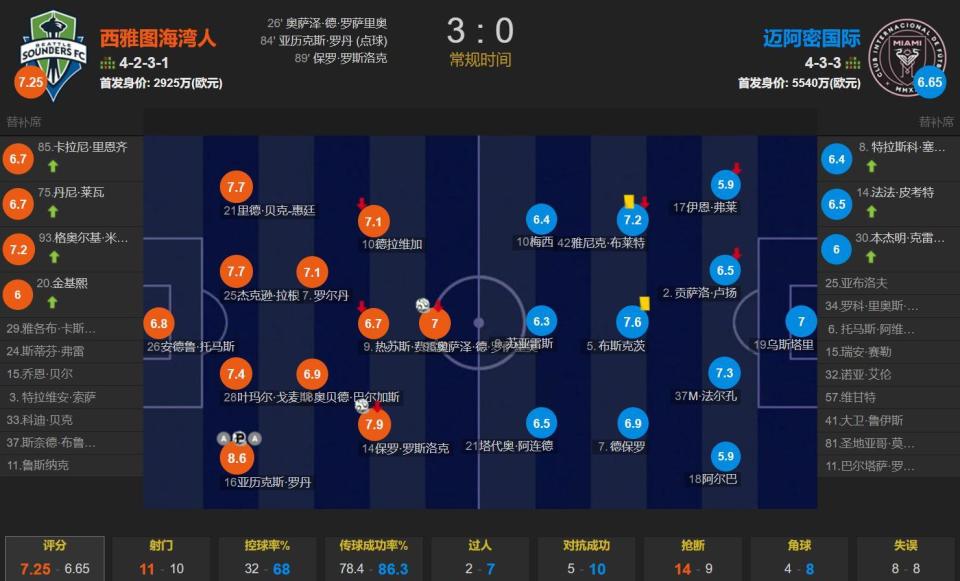This screenshot has width=960, height=581.
Task: Switch to the 射门 (shots) stat tab
Action: coord(160,558)
